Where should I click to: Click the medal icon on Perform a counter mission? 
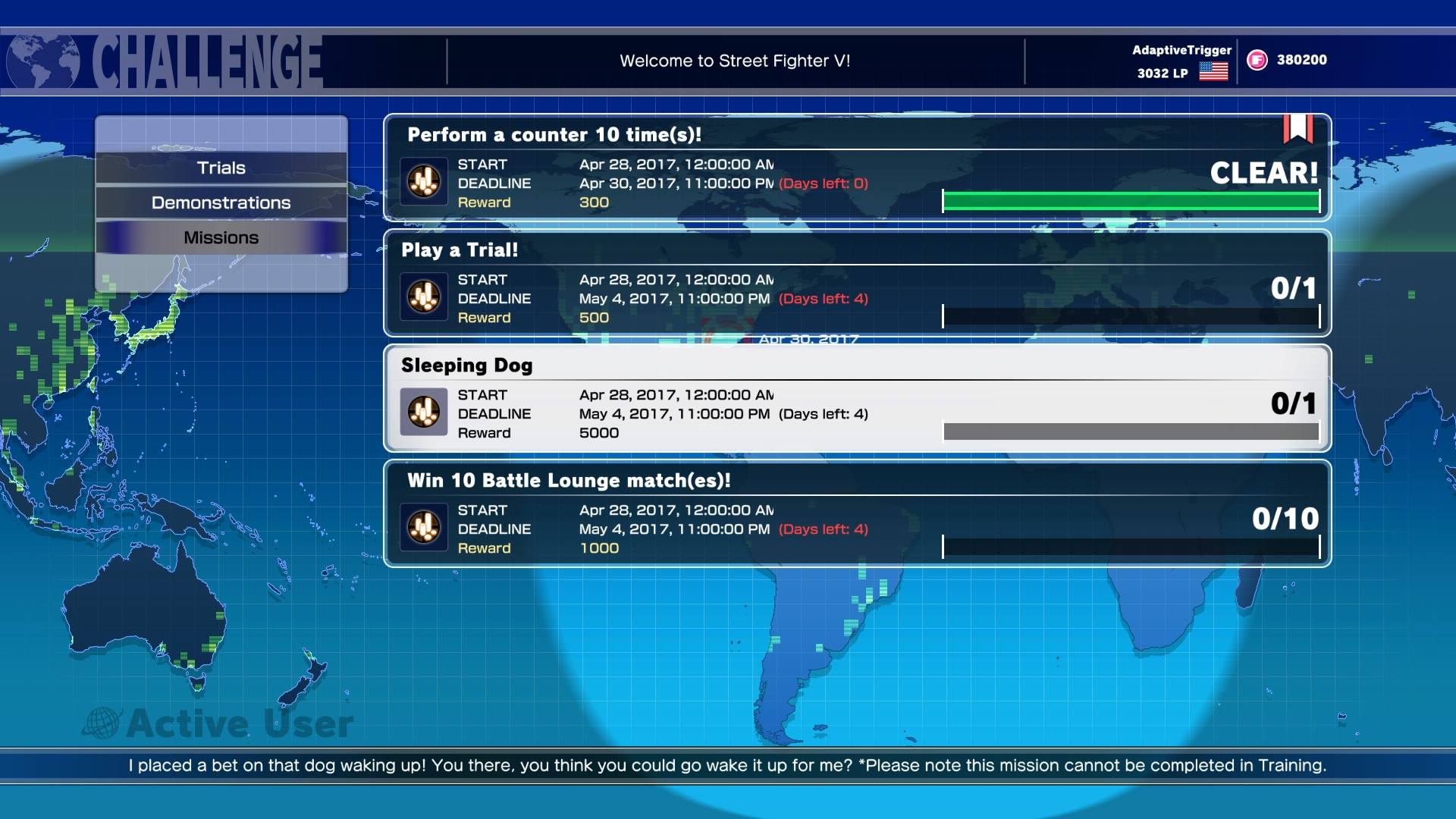(x=423, y=182)
